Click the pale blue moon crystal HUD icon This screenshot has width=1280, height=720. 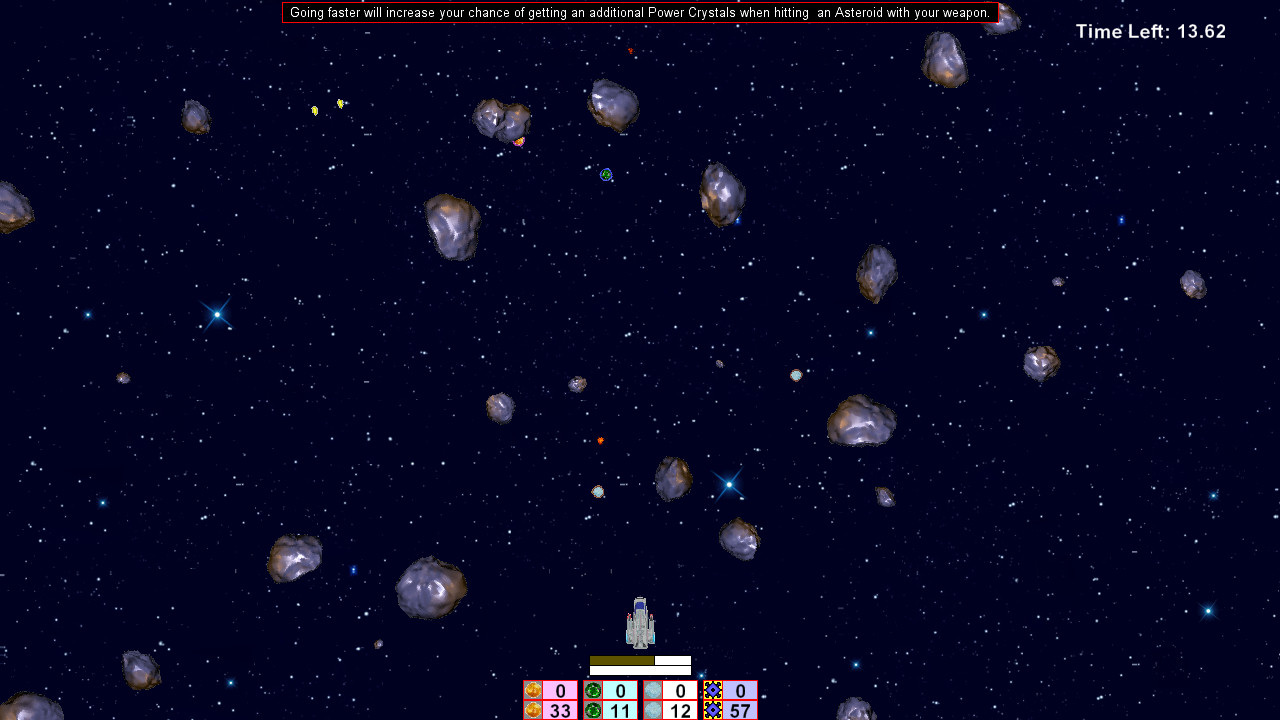(x=652, y=691)
